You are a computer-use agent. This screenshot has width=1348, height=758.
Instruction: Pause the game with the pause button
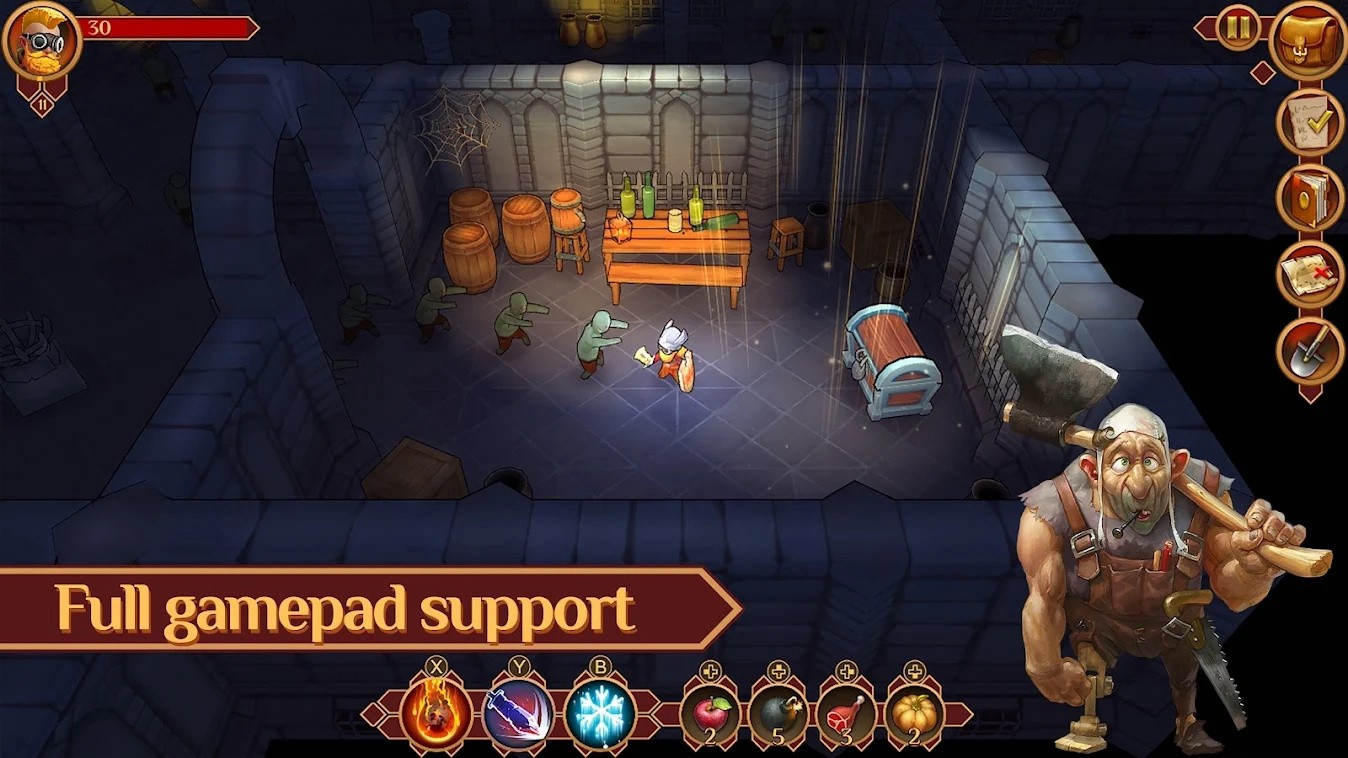[1238, 27]
